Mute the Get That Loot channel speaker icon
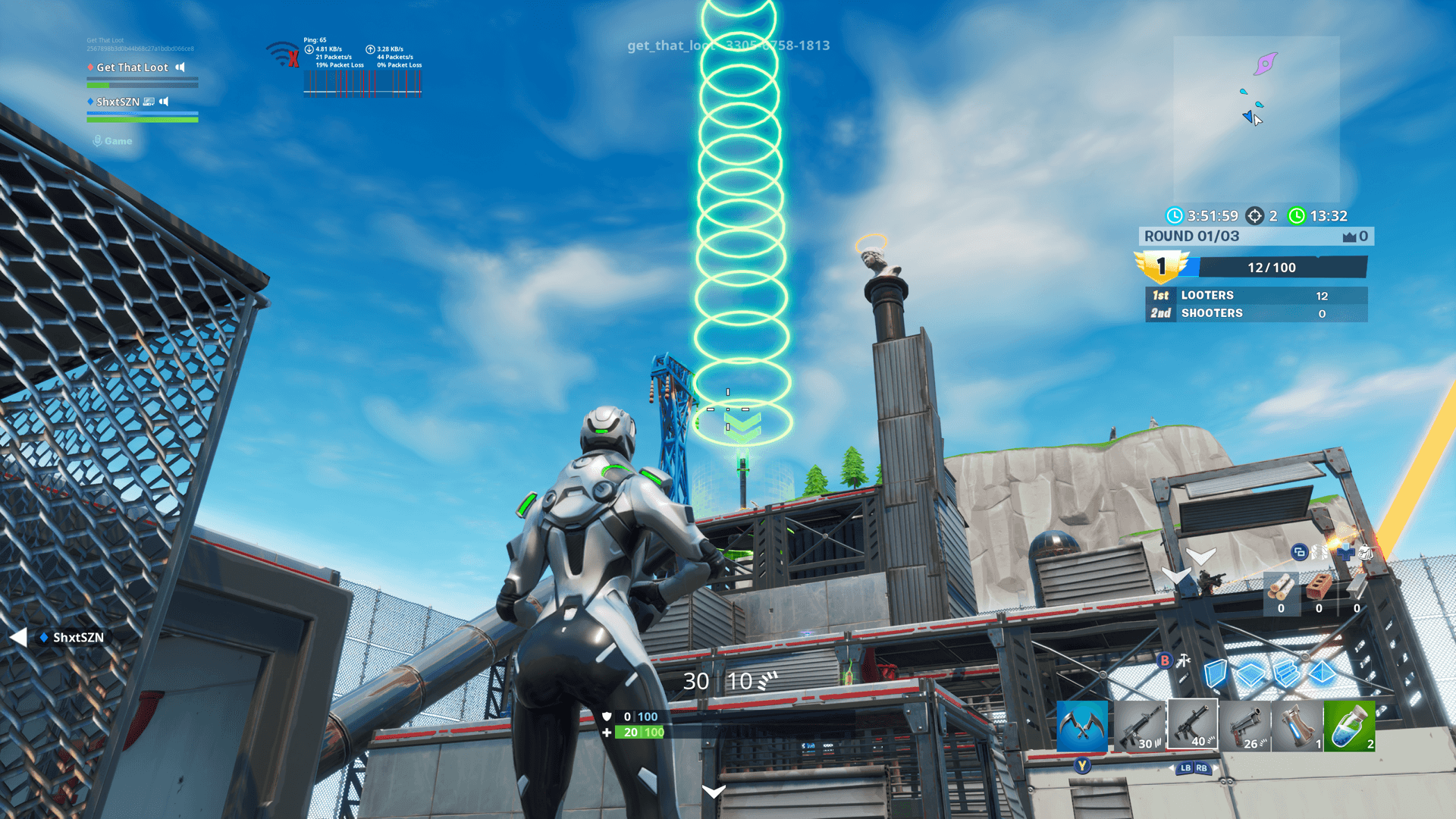Screen dimensions: 1456x819 [180, 67]
